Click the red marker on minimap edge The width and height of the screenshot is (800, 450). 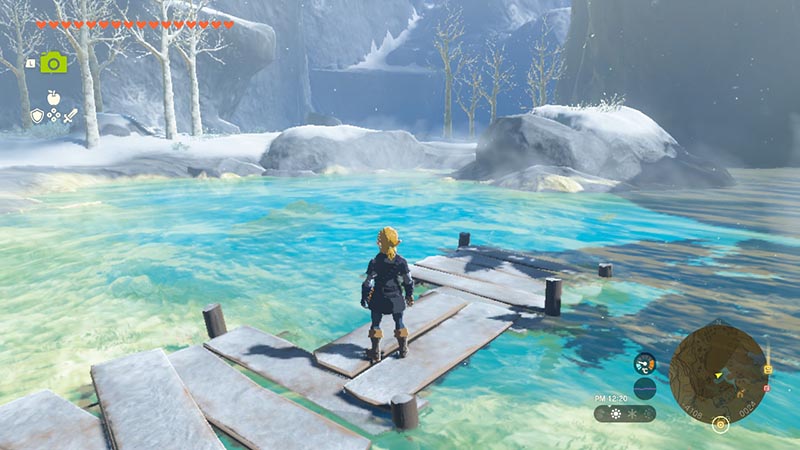(x=766, y=386)
